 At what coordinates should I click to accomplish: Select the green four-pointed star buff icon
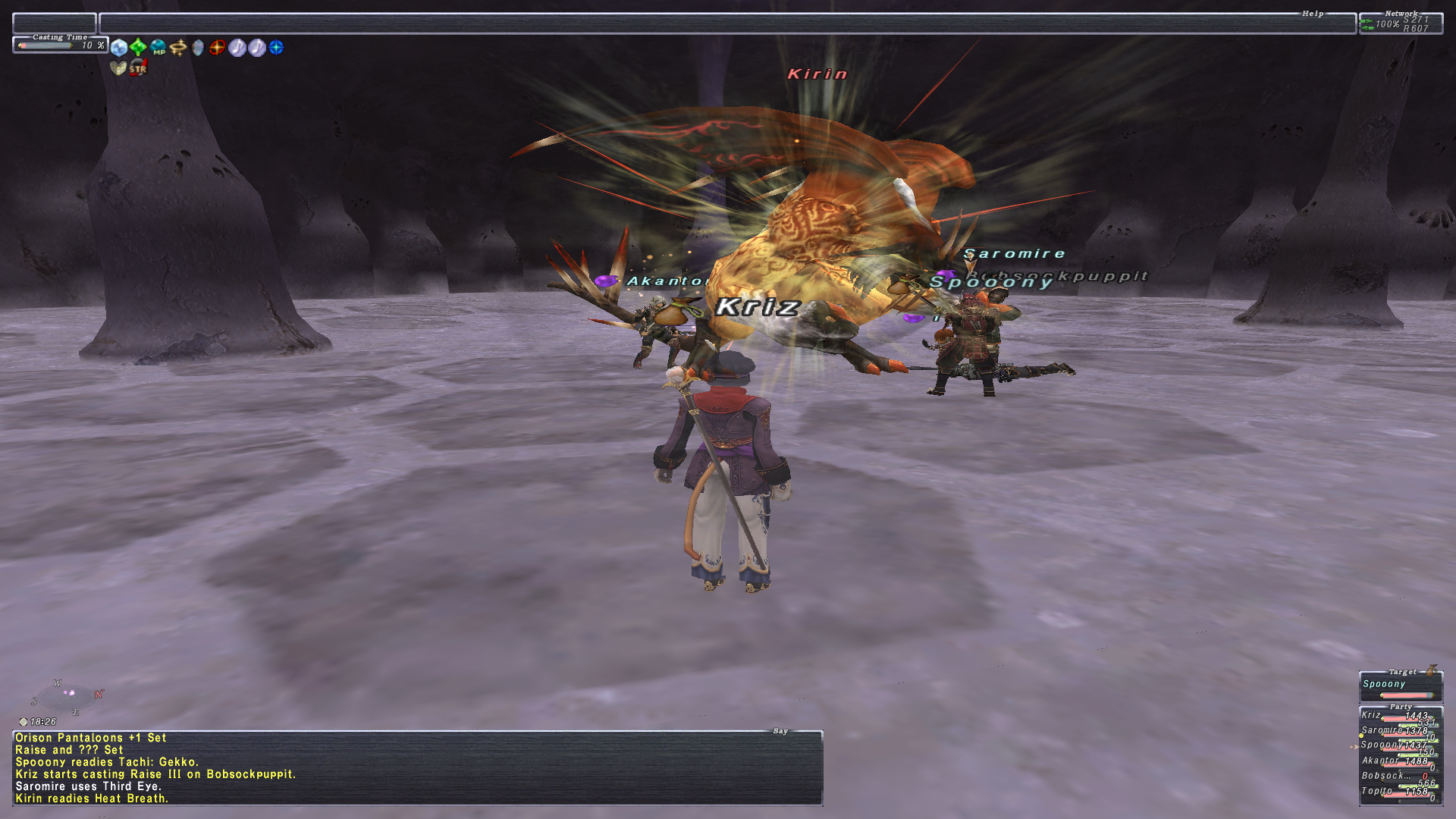coord(138,48)
